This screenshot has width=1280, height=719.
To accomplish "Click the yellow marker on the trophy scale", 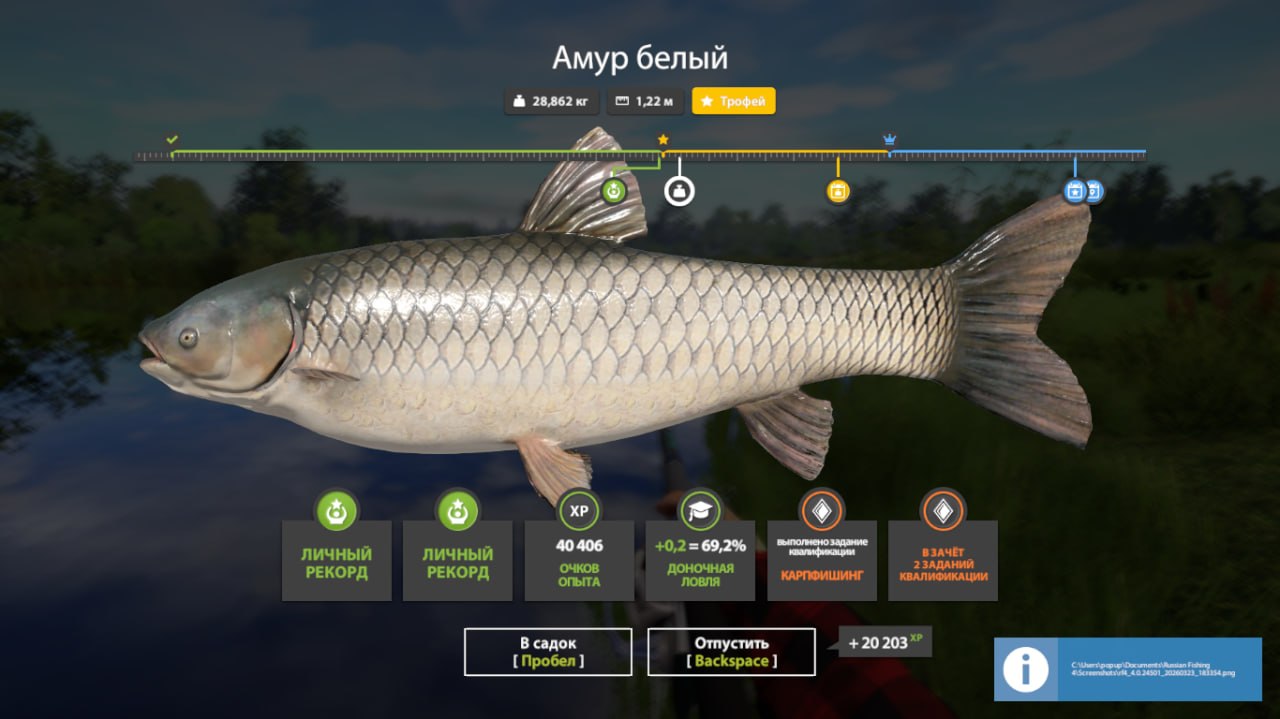I will (838, 191).
